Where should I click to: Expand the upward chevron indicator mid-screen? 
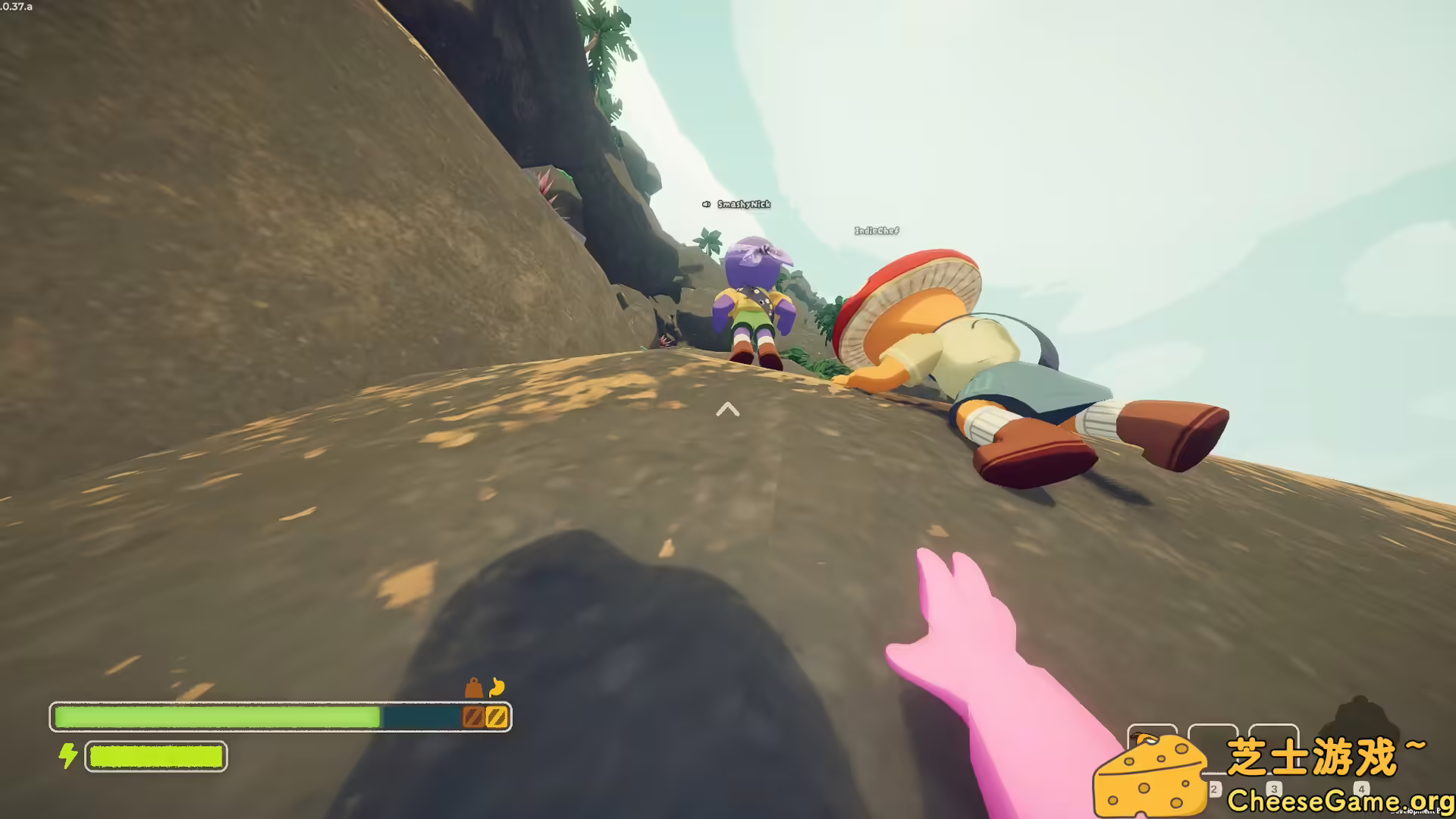pos(728,410)
